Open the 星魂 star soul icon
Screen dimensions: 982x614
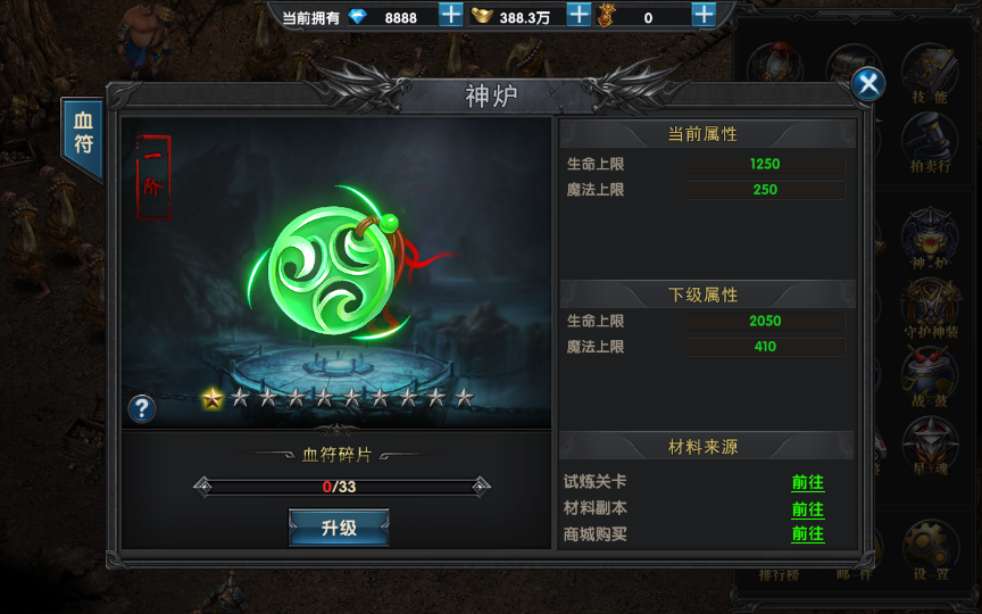point(928,444)
